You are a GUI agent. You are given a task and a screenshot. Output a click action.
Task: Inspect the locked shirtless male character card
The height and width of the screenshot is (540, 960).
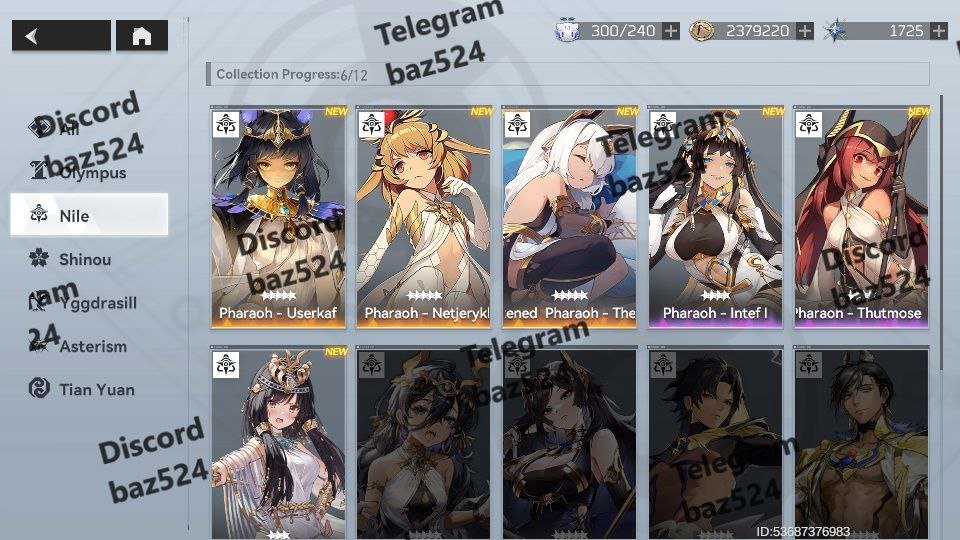[862, 442]
